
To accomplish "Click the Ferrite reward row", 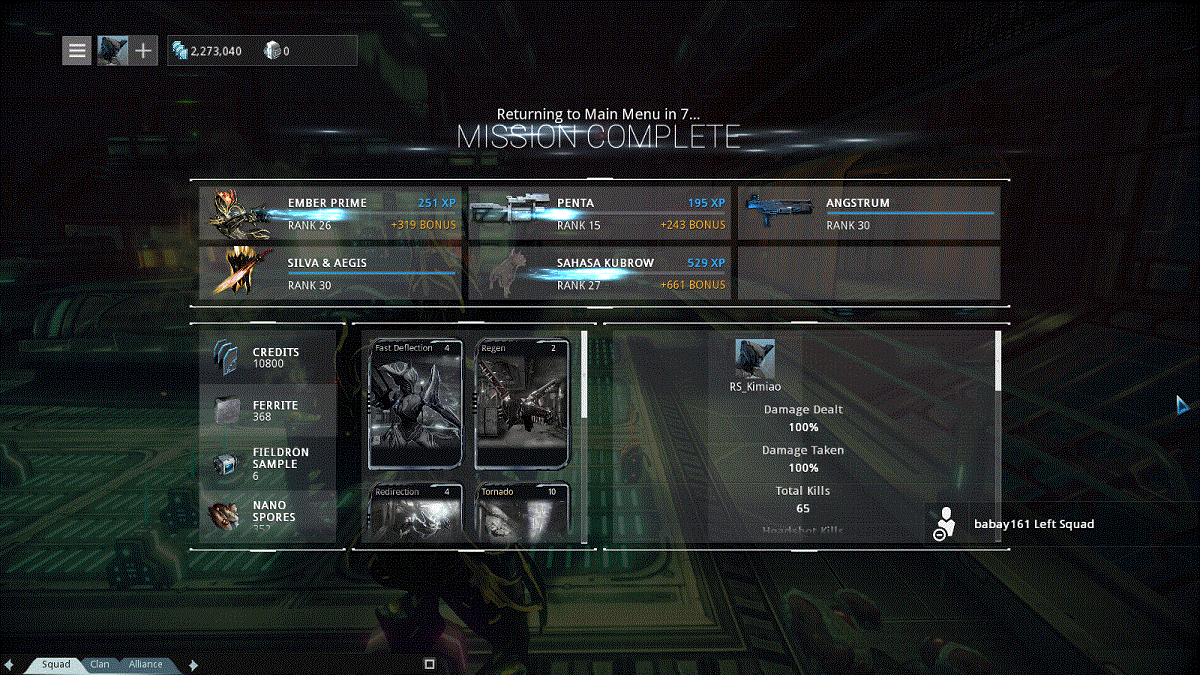I will [268, 410].
